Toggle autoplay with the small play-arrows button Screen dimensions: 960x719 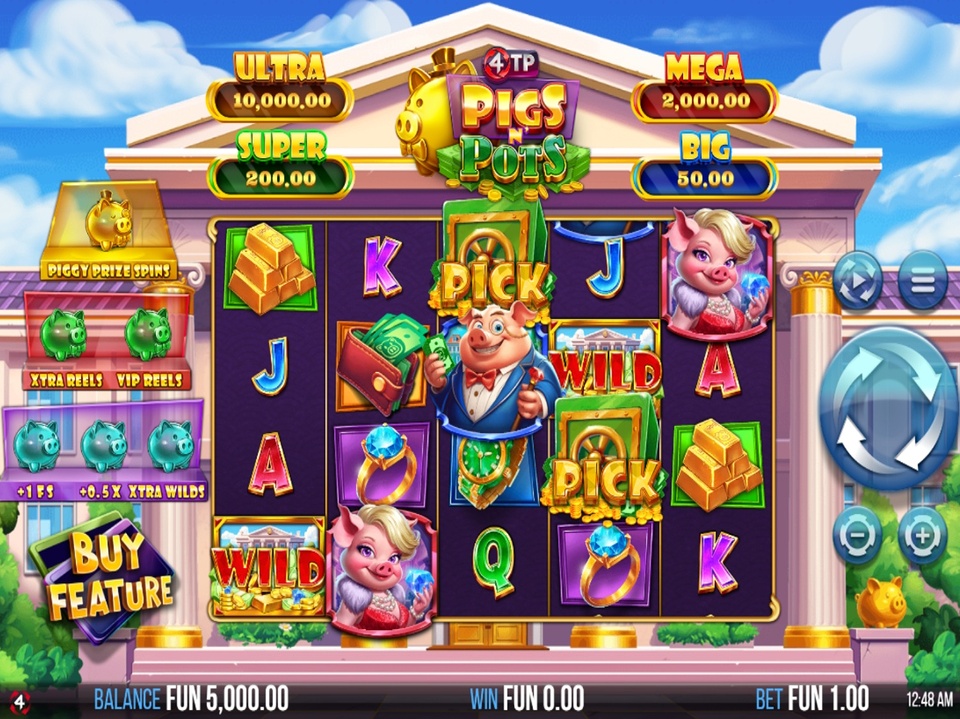(x=858, y=280)
